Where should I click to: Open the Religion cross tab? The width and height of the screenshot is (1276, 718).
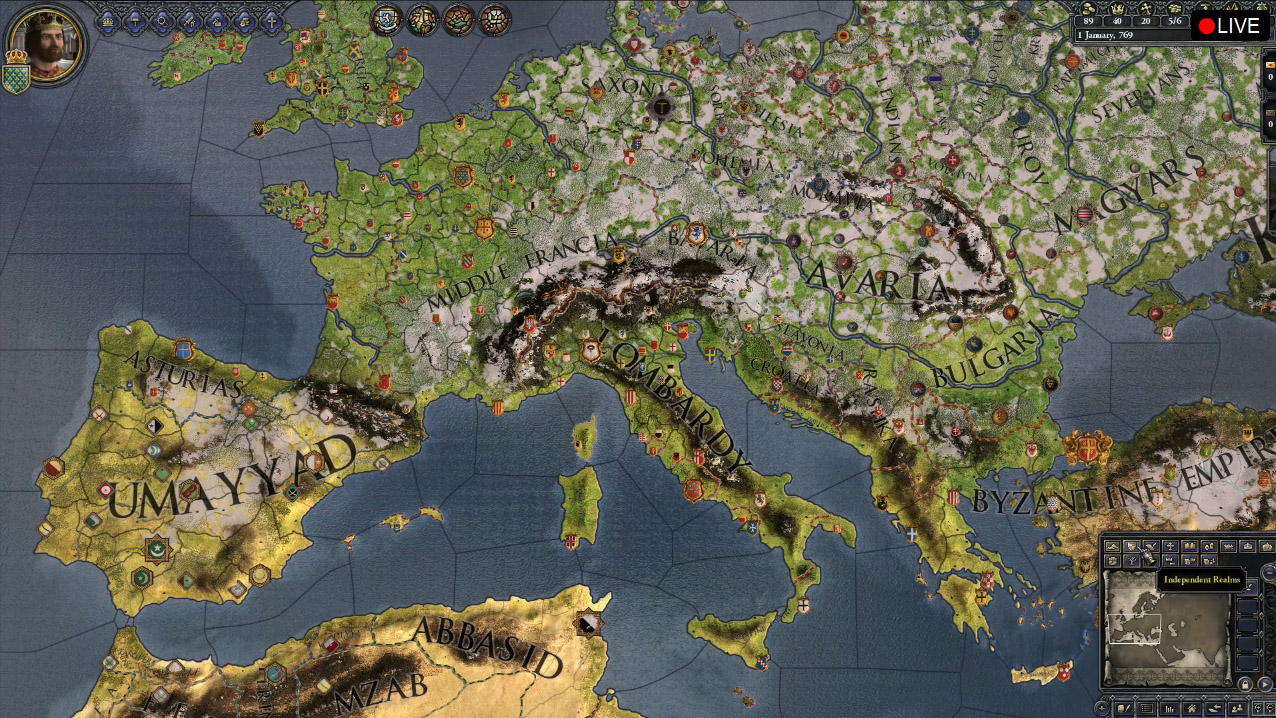coord(271,22)
